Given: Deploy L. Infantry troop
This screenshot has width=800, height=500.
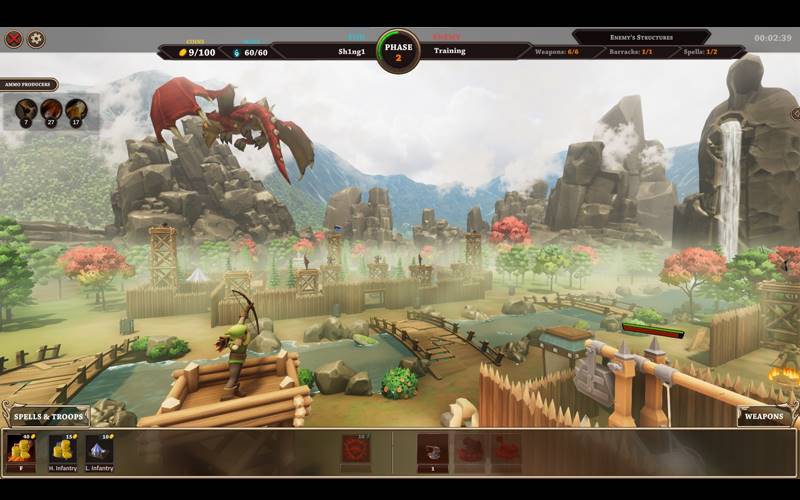Looking at the screenshot, I should tap(99, 451).
